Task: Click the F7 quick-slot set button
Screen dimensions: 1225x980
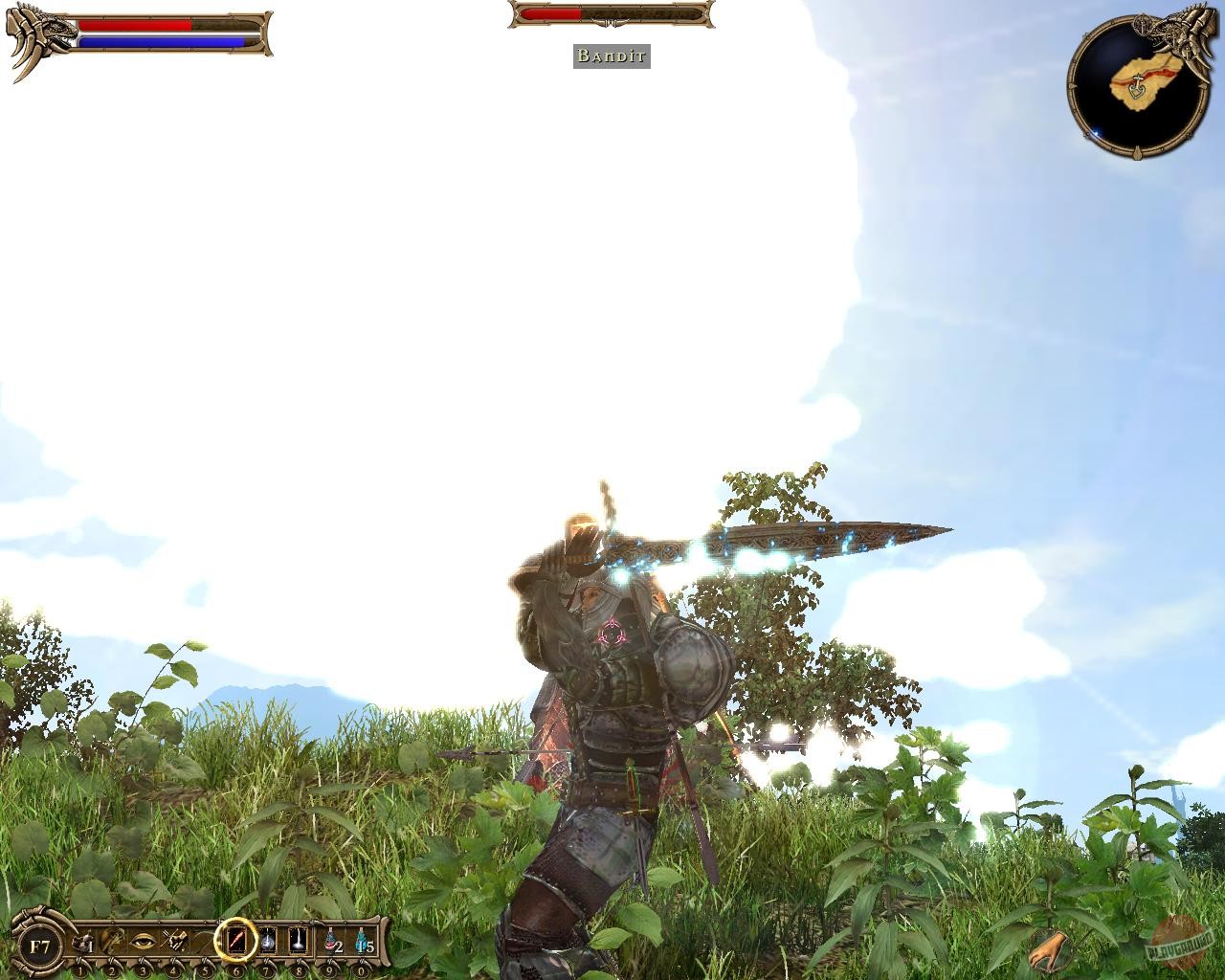Action: tap(40, 945)
